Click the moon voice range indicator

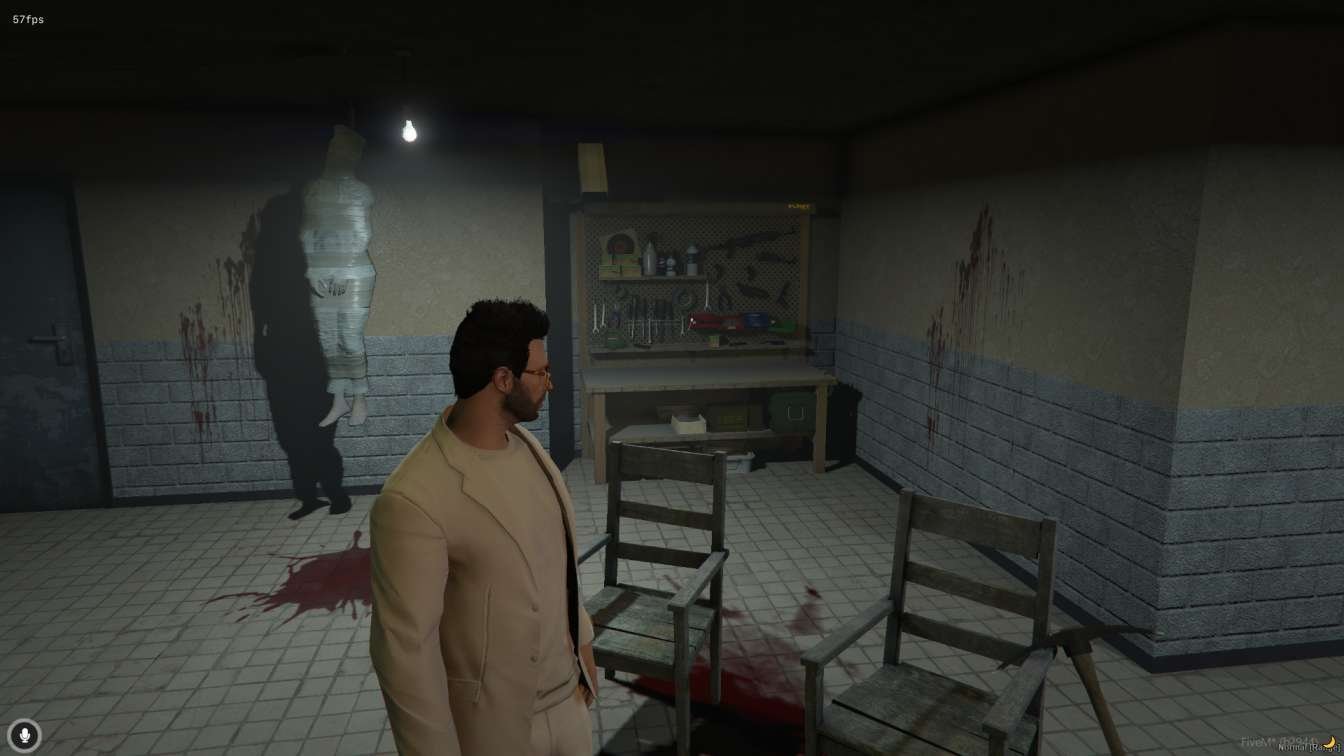(1331, 742)
